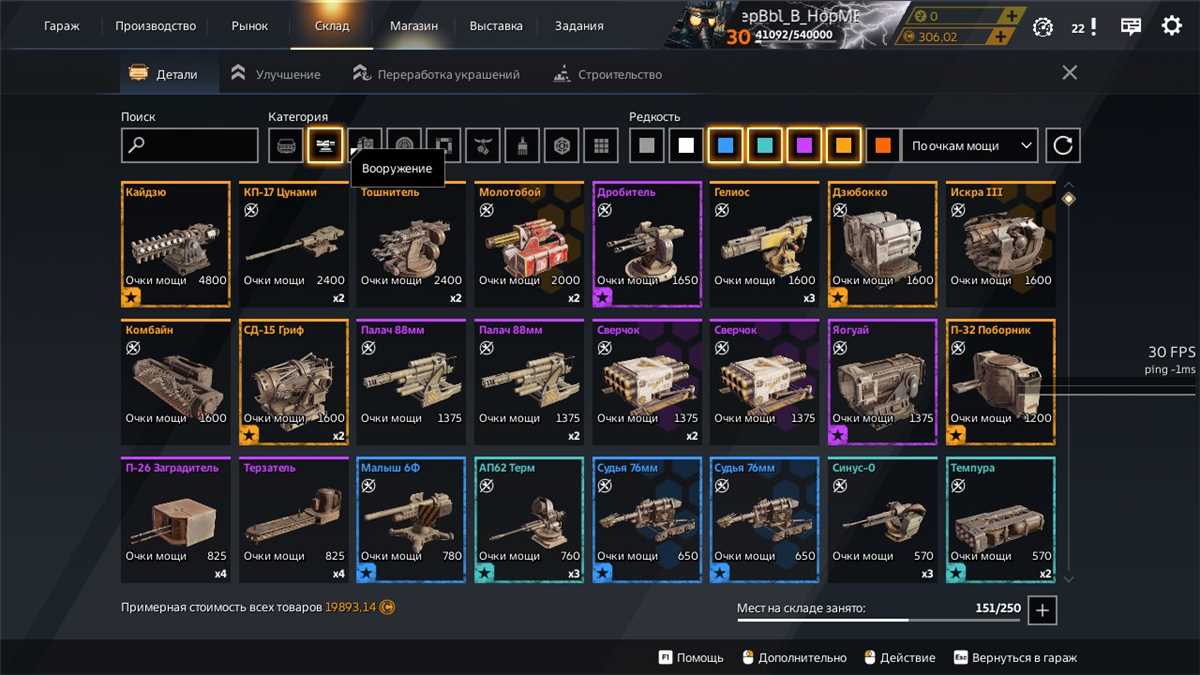Pick the Ягуай weapon card

(x=883, y=382)
